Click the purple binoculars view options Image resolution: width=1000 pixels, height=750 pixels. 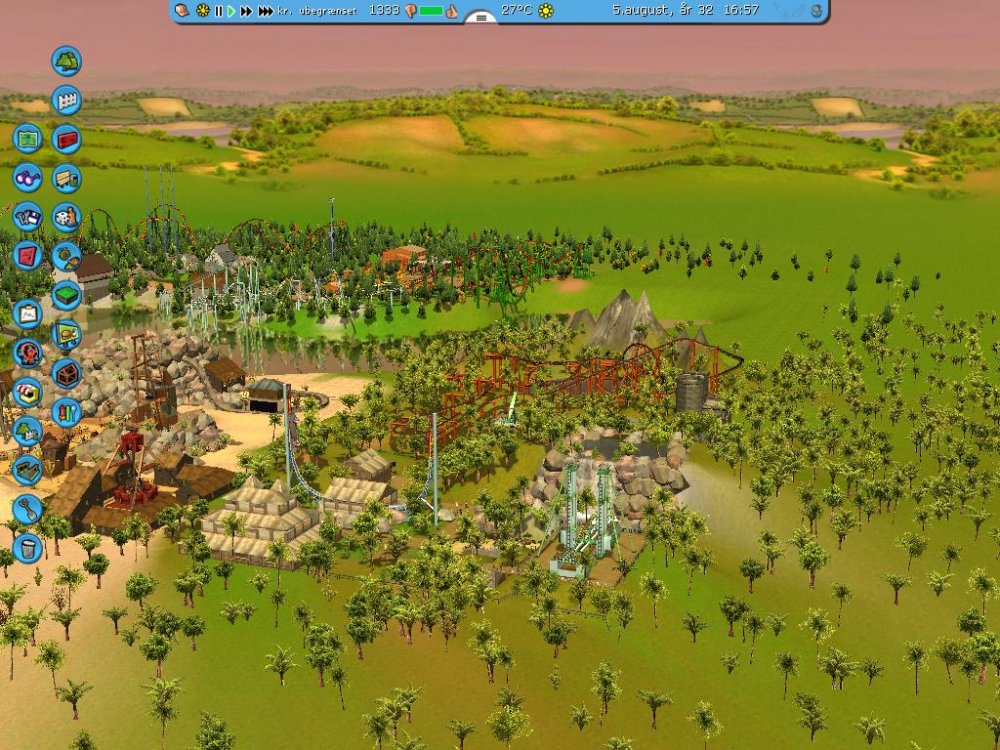pos(27,177)
